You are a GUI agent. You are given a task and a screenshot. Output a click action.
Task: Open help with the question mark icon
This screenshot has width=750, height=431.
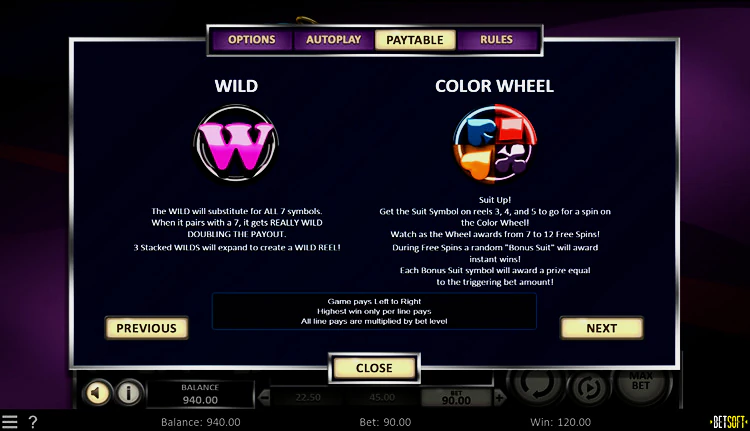pyautogui.click(x=33, y=422)
